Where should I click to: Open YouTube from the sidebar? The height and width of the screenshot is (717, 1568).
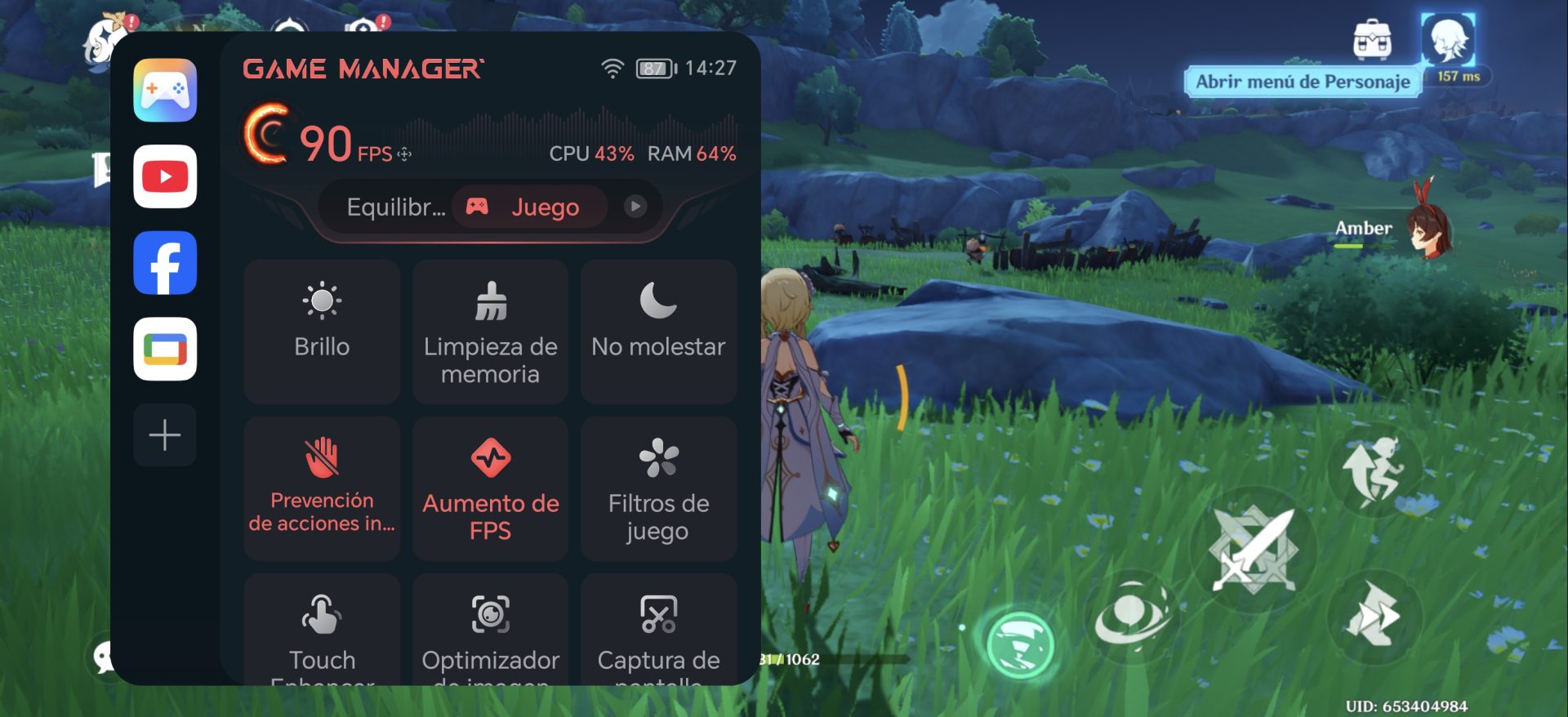pos(165,176)
